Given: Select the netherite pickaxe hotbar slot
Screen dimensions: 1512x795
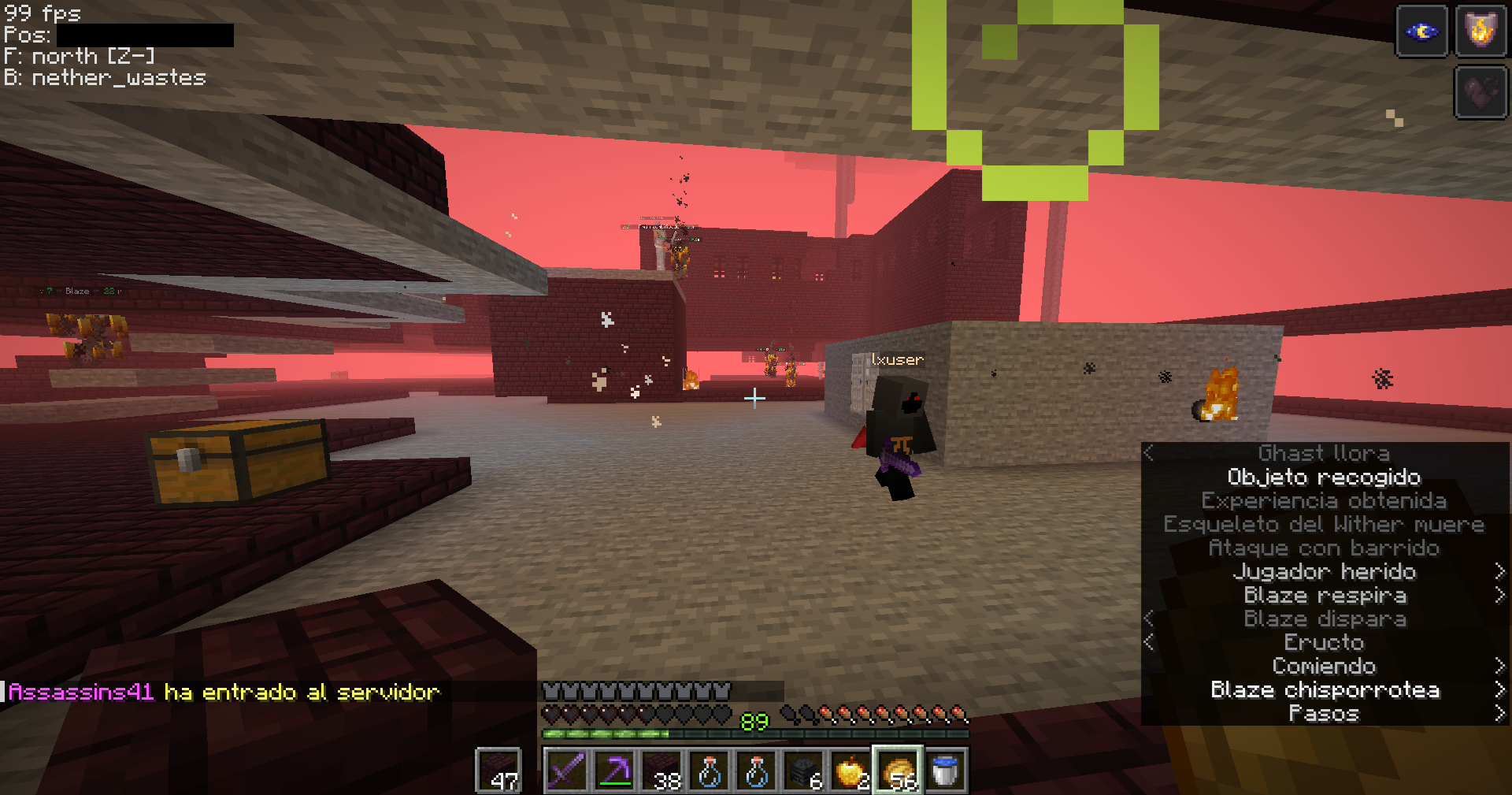Looking at the screenshot, I should (x=614, y=771).
